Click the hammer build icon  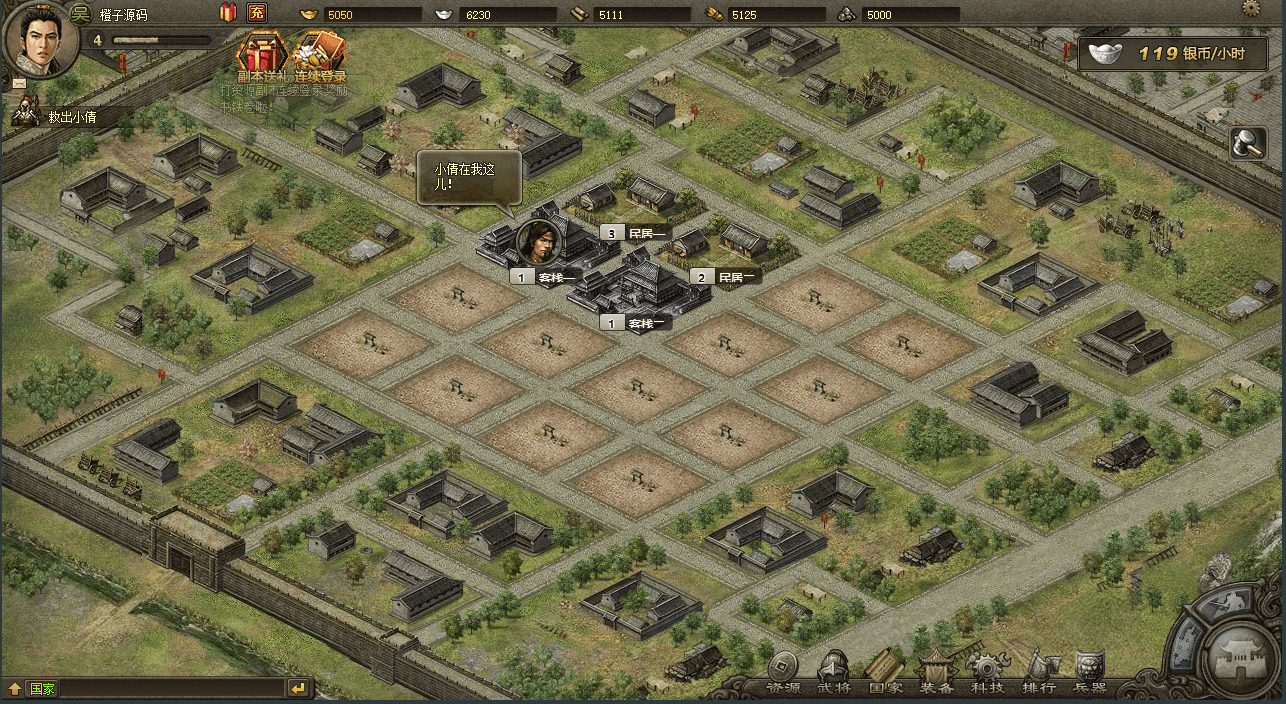[x=1248, y=144]
